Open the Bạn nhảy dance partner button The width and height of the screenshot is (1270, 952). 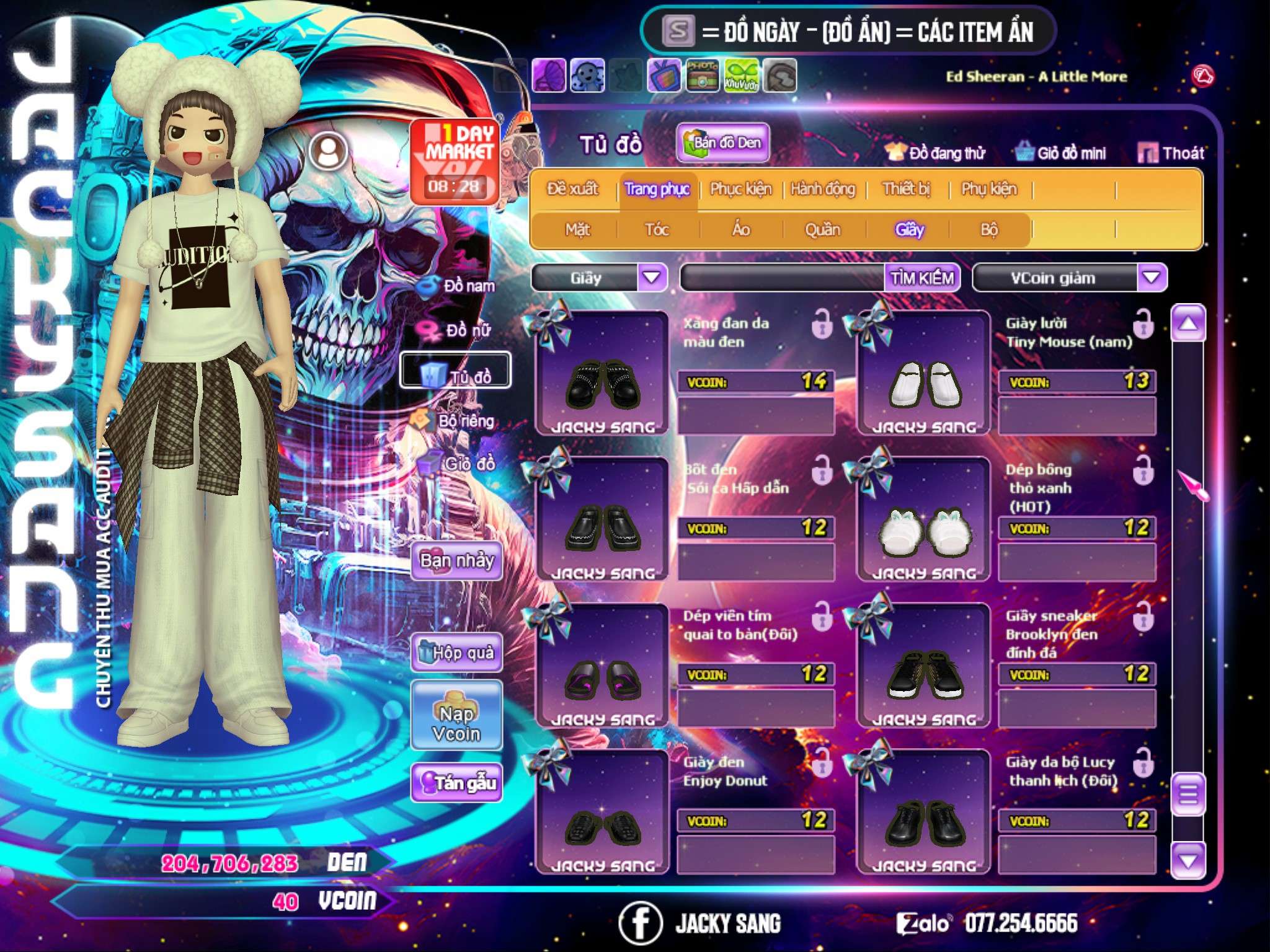456,561
